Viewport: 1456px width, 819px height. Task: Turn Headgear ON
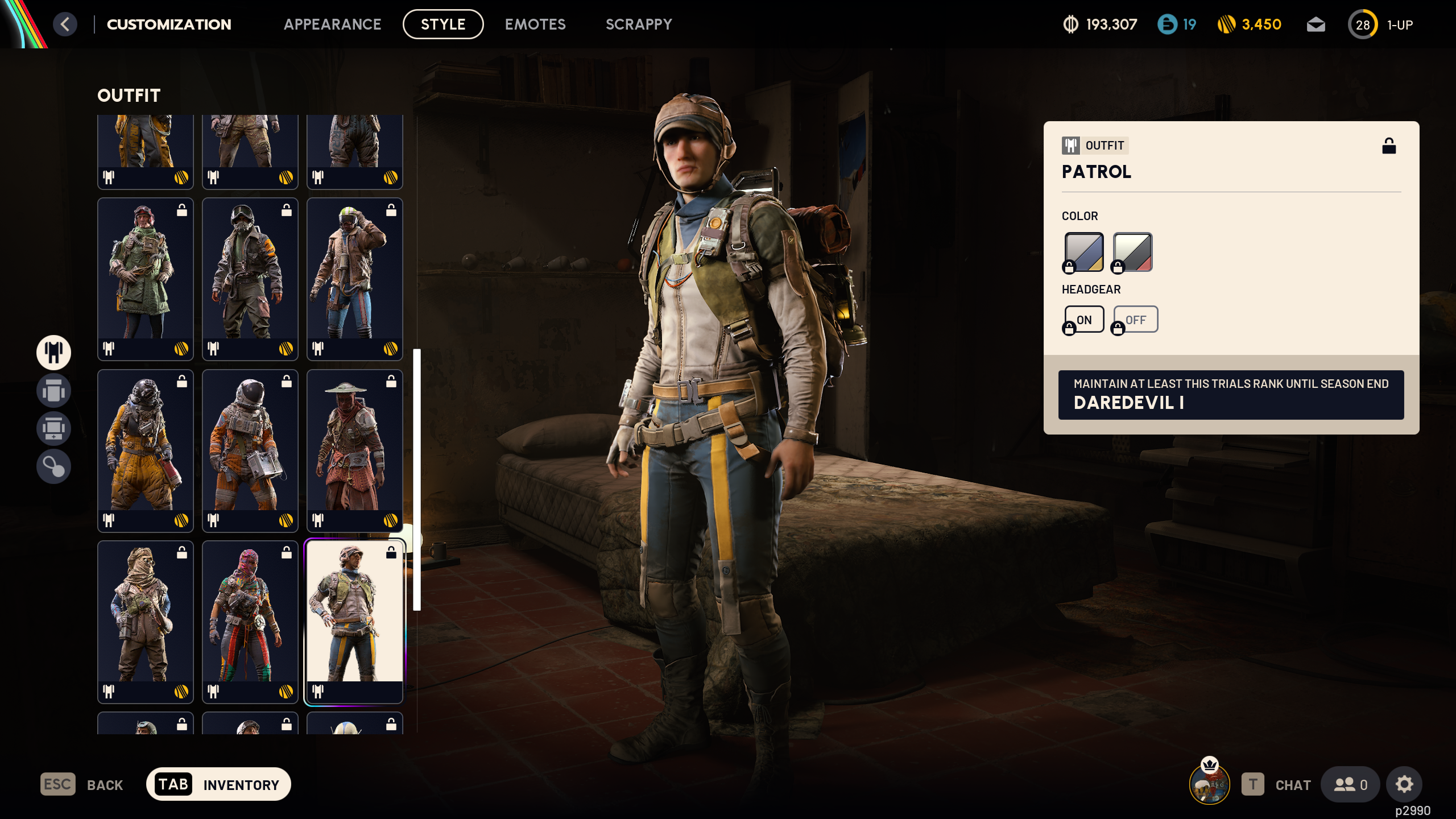coord(1084,319)
